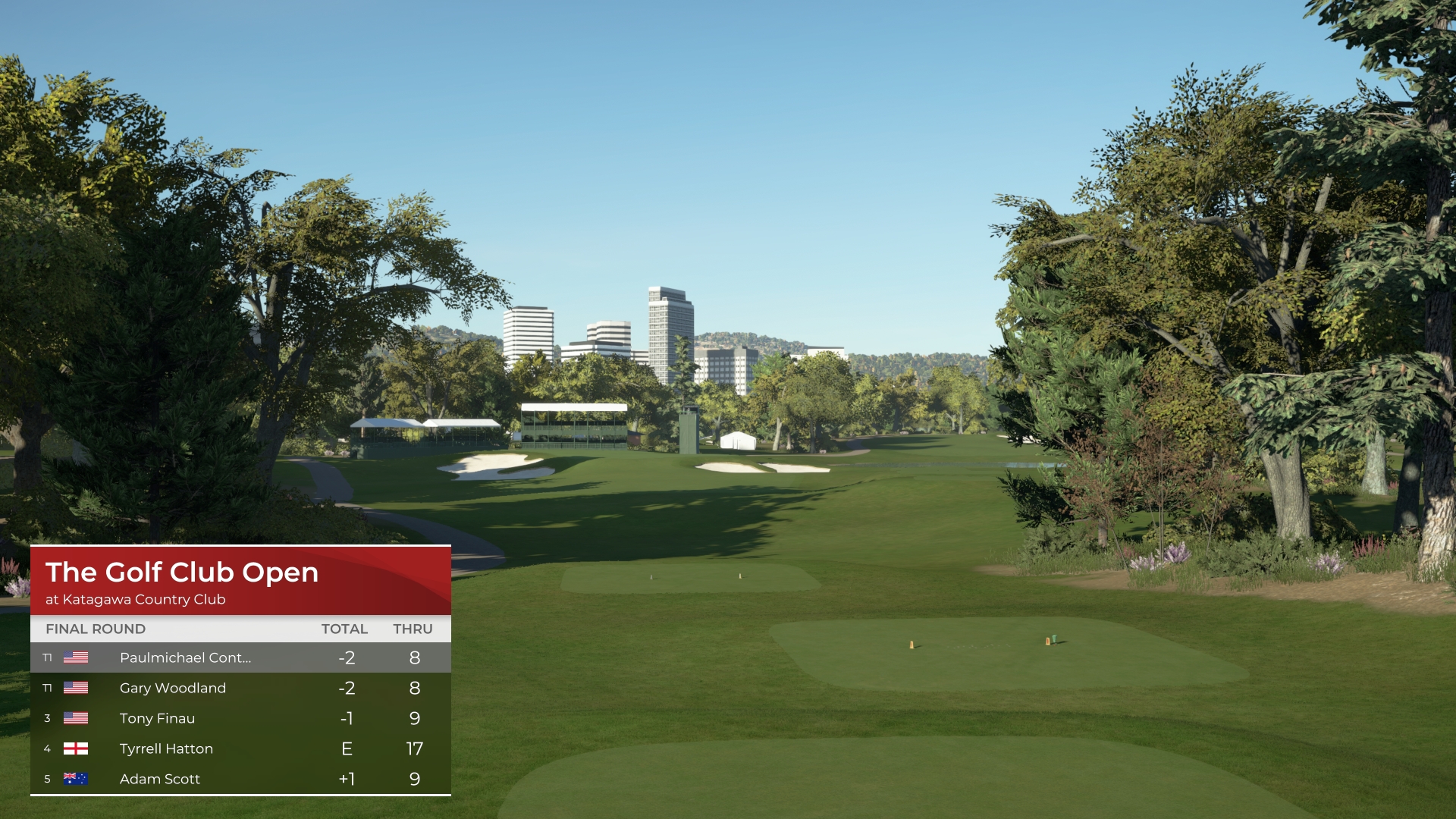Select Gary Woodland's leaderboard row

tap(173, 688)
